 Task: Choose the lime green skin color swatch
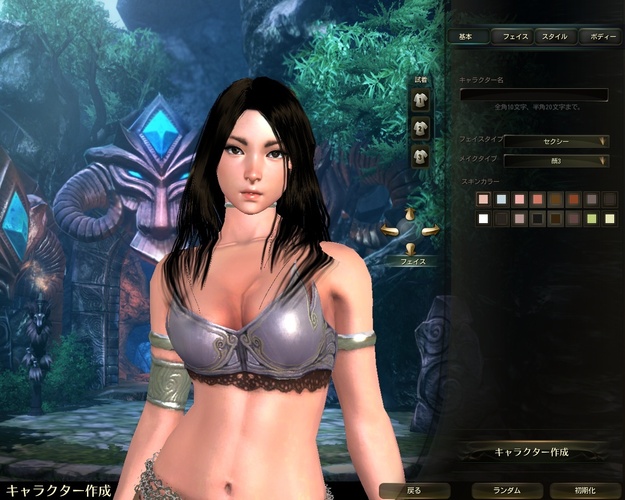pos(592,219)
